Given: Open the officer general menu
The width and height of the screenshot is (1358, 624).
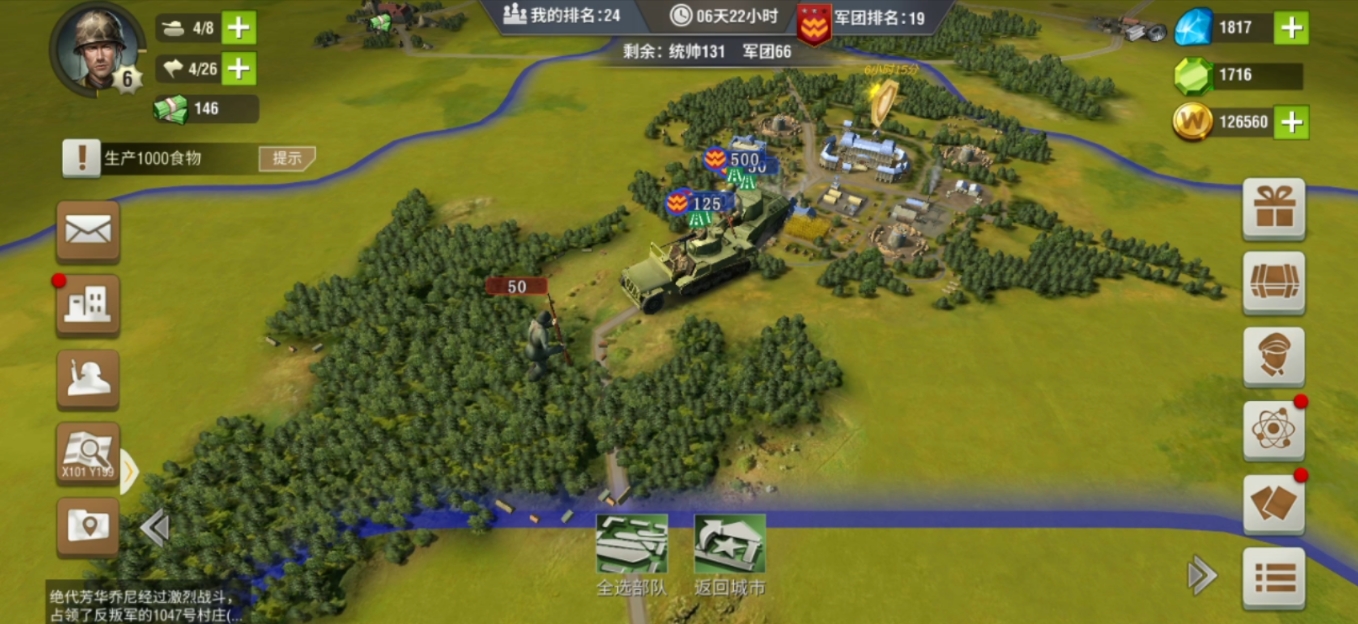Looking at the screenshot, I should click(1273, 357).
